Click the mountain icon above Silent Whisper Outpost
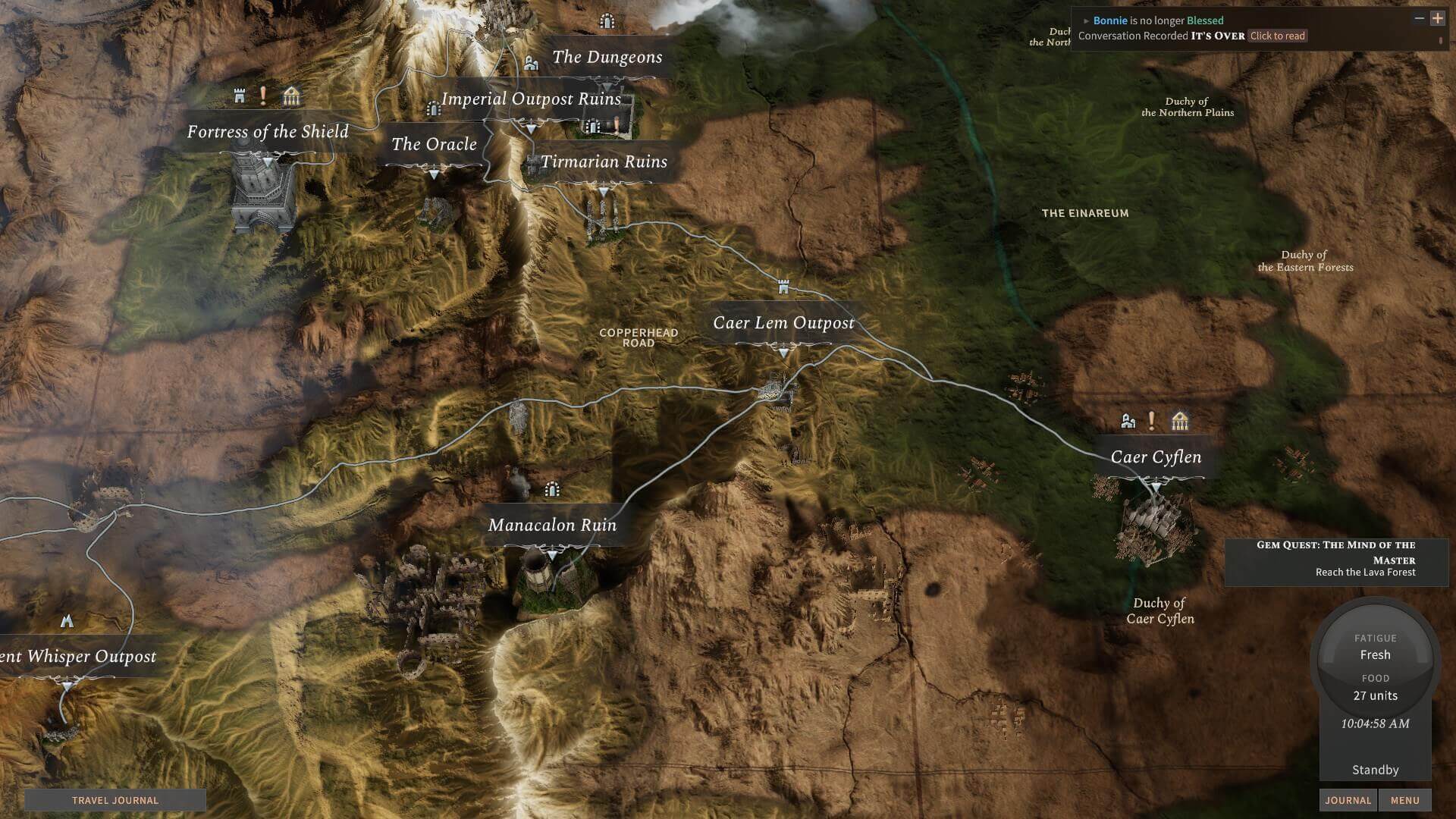This screenshot has height=819, width=1456. tap(66, 620)
